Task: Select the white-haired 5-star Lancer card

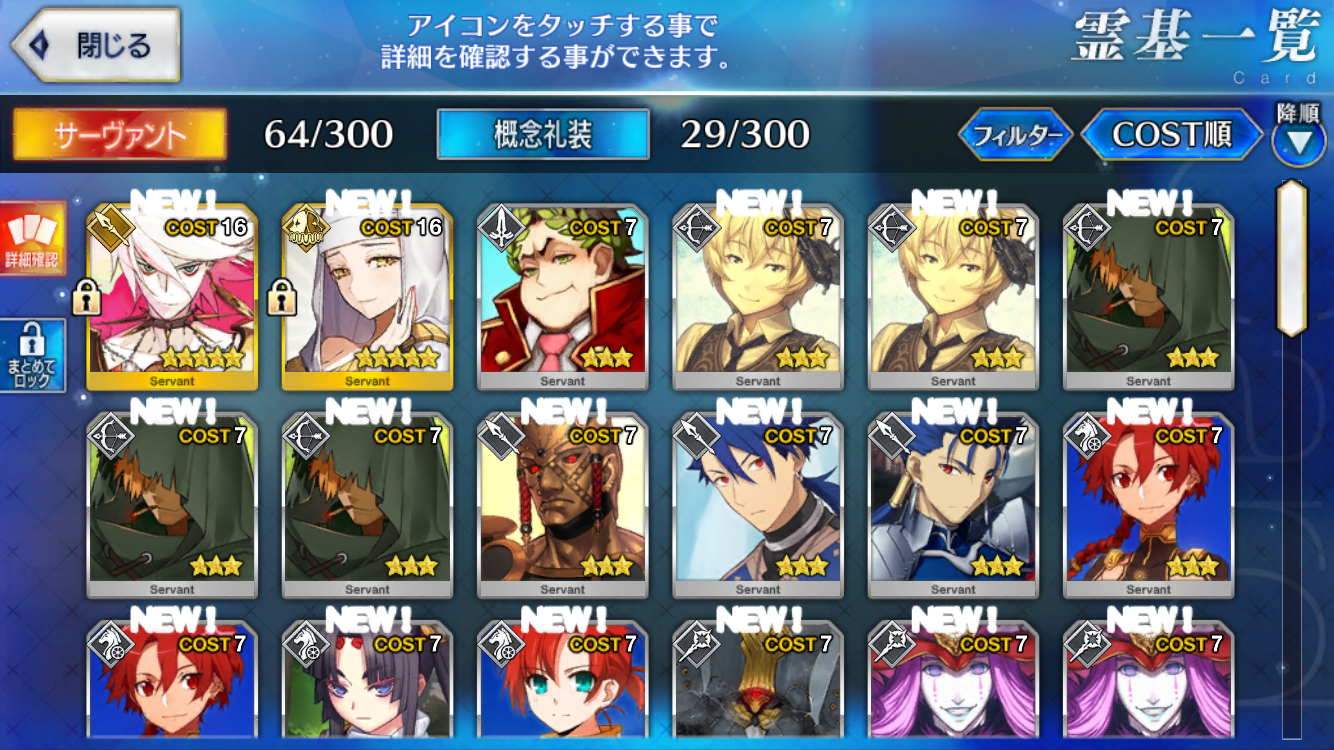Action: coord(172,297)
